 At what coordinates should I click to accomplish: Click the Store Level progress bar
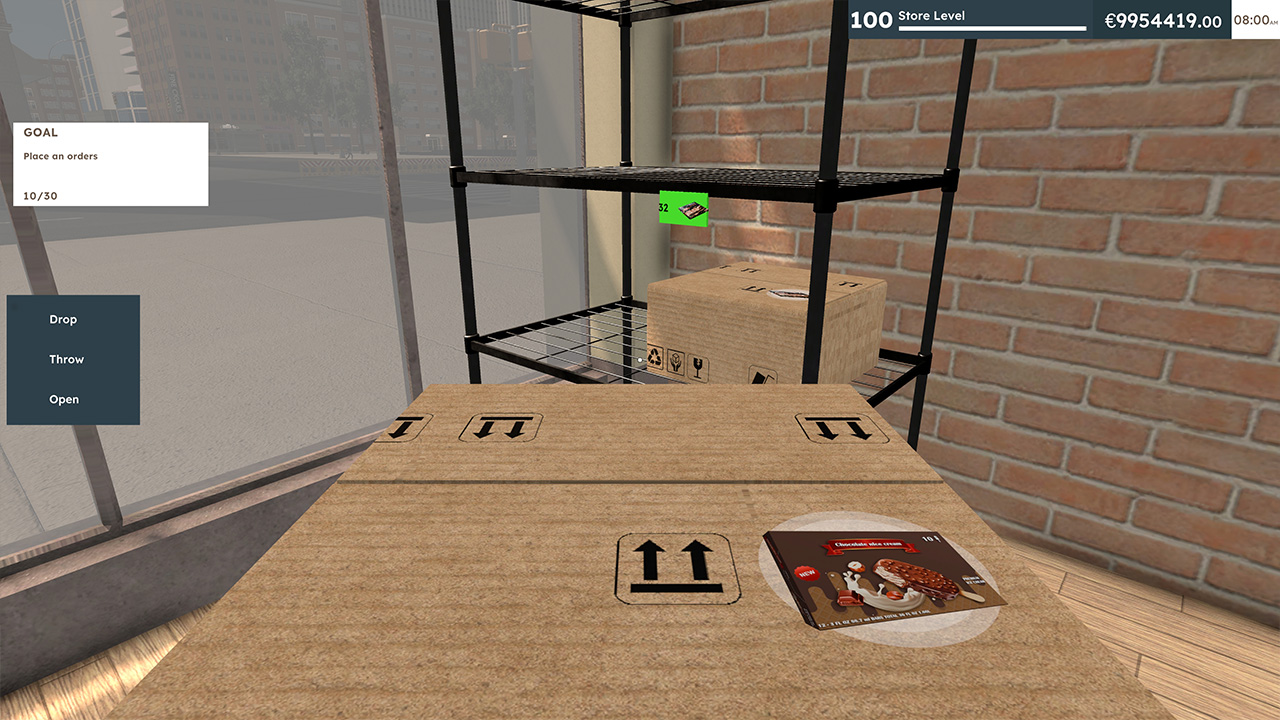tap(993, 30)
